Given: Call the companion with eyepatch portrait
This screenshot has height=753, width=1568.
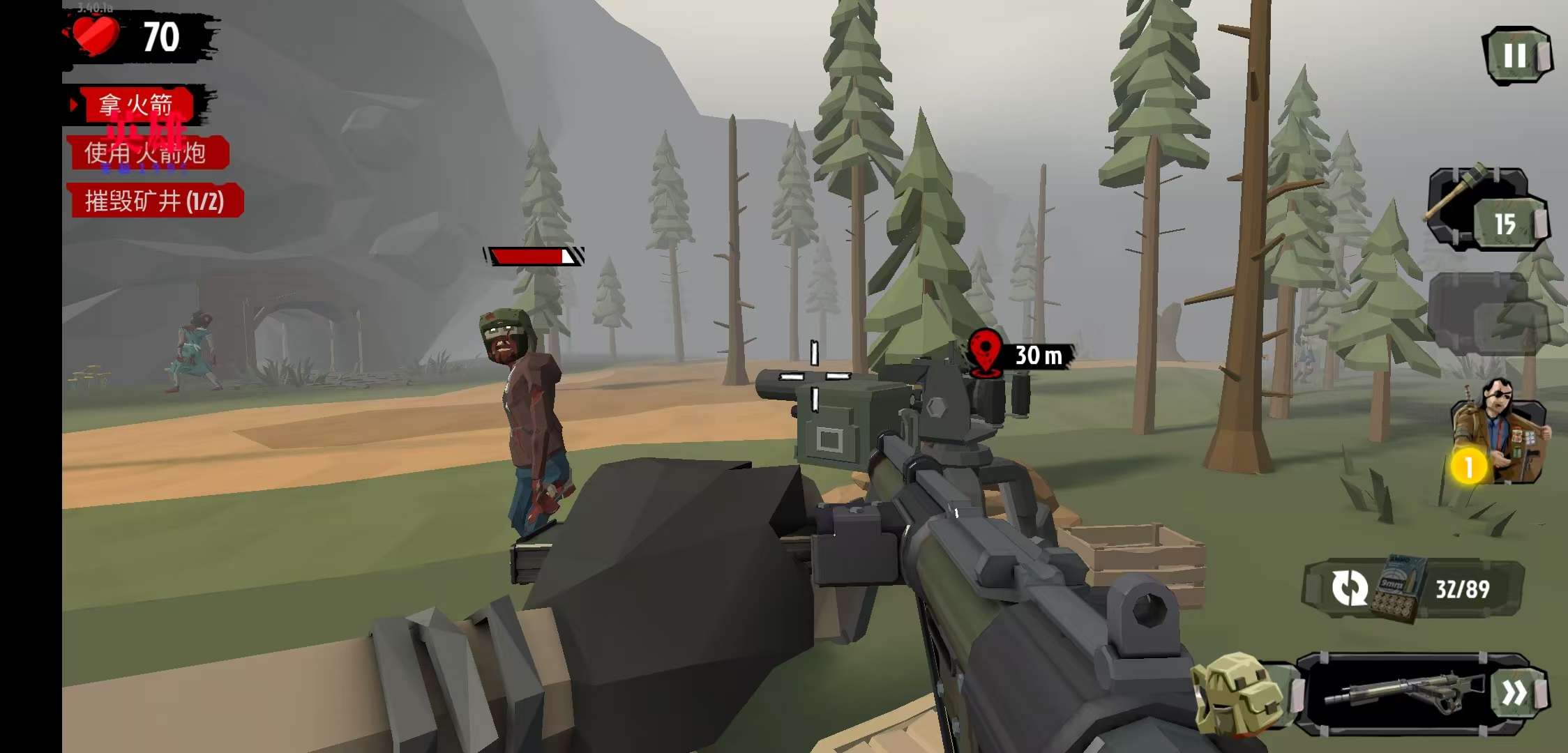Looking at the screenshot, I should coord(1500,434).
